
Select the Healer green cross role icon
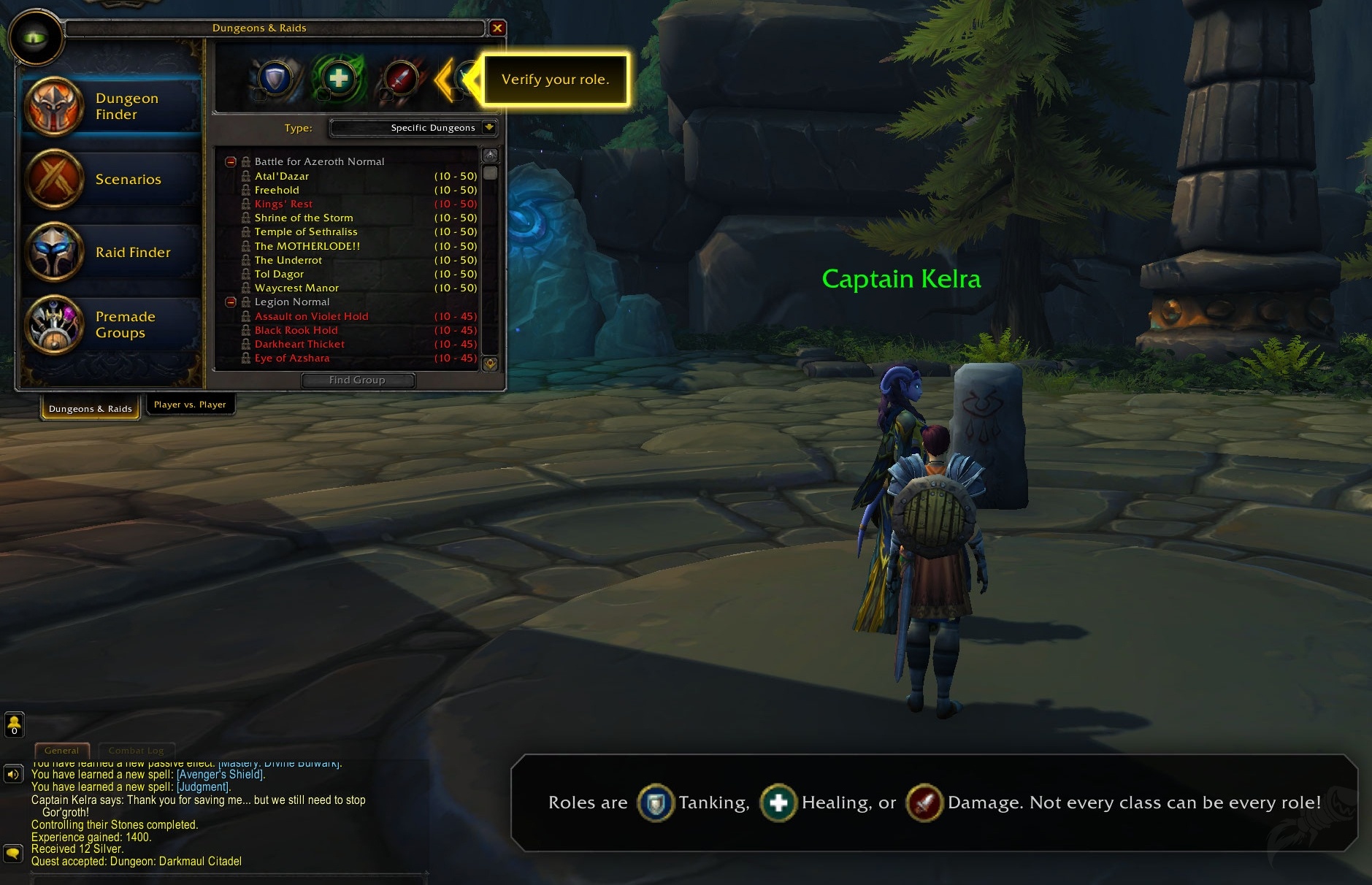(338, 77)
